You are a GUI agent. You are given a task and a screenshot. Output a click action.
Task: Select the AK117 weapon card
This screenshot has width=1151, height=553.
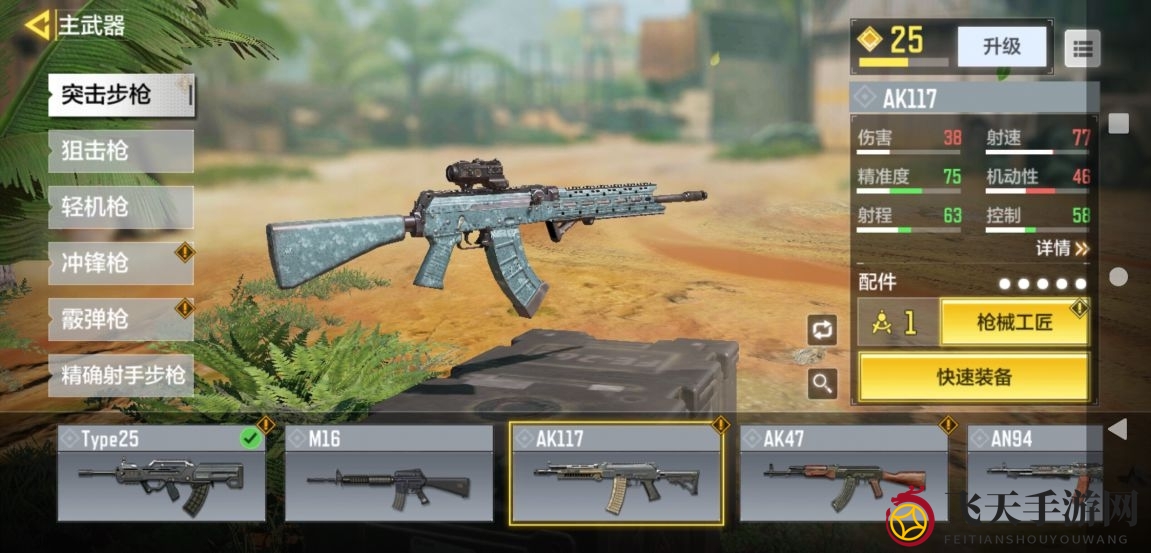tap(616, 474)
